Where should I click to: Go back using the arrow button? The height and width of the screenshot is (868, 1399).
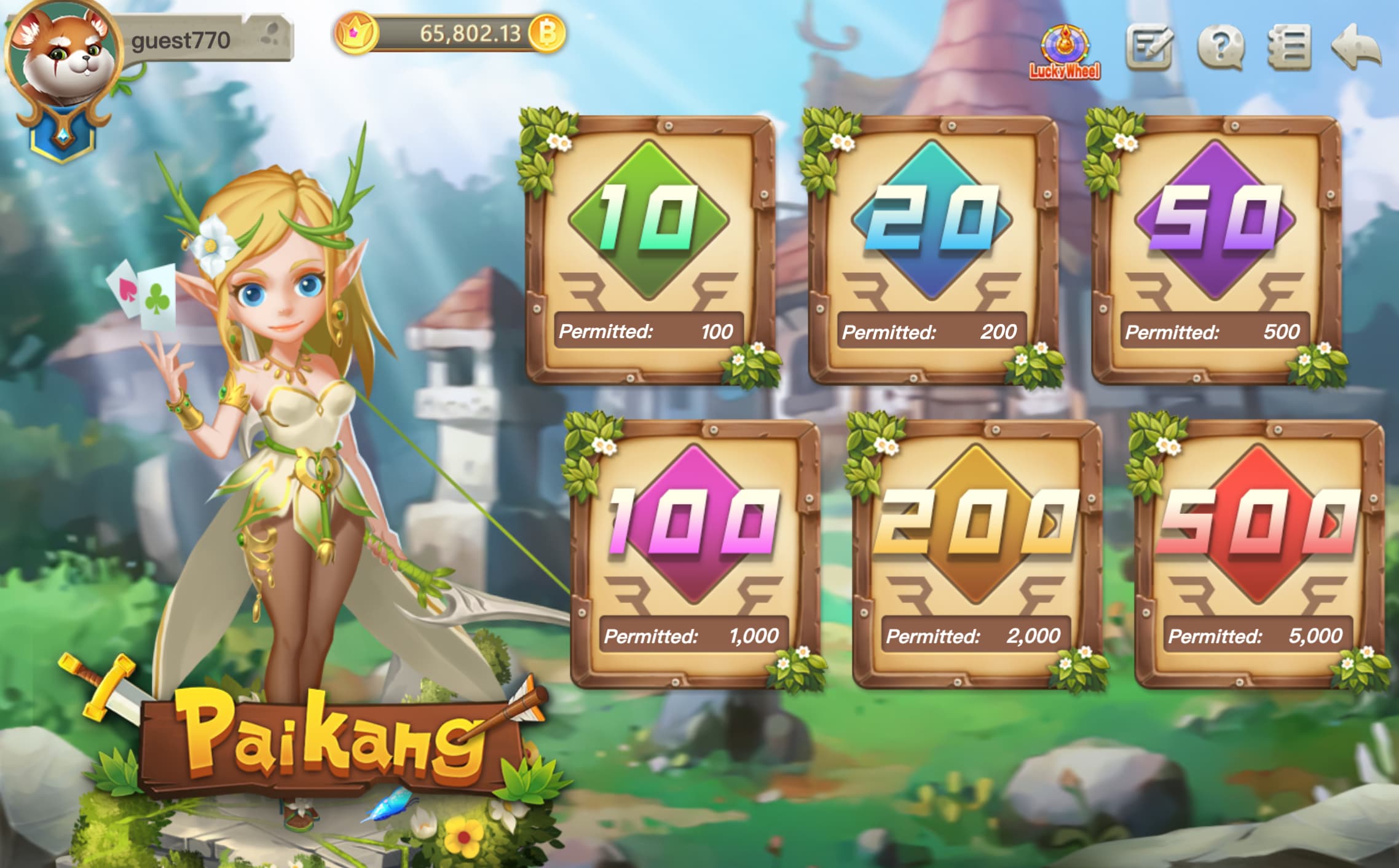coord(1356,47)
